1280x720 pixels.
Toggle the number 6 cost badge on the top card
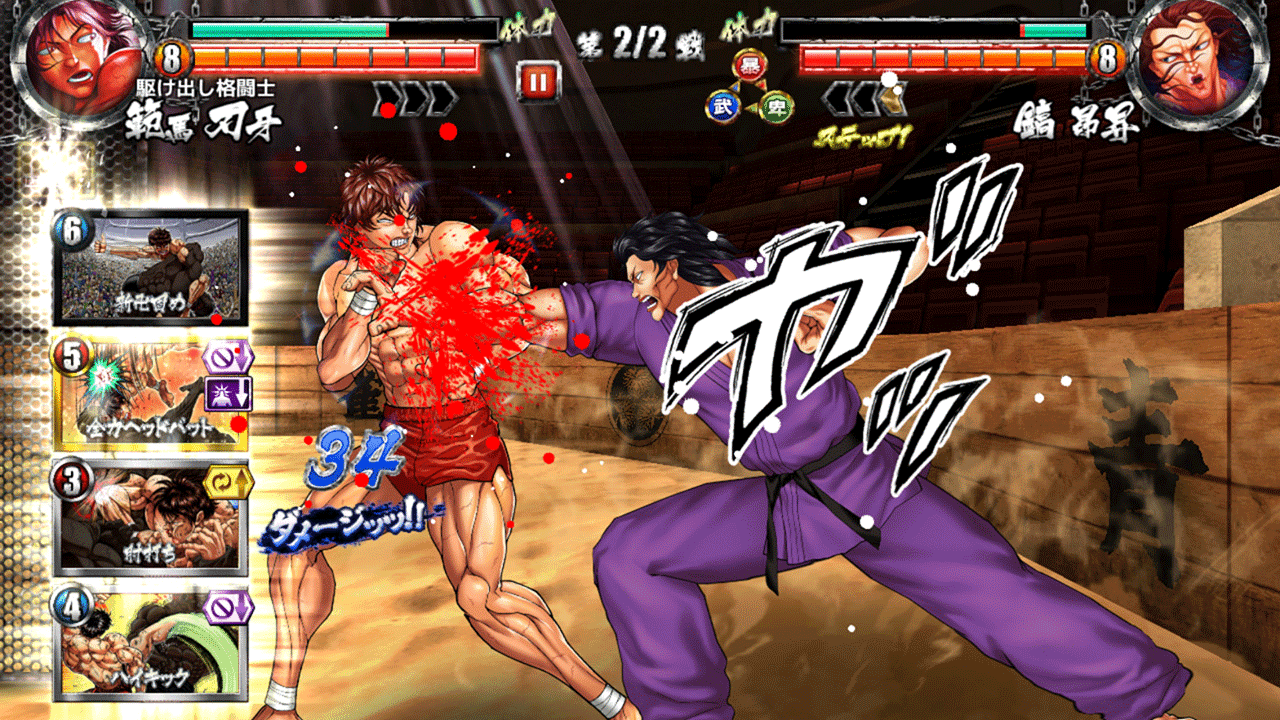pos(70,232)
